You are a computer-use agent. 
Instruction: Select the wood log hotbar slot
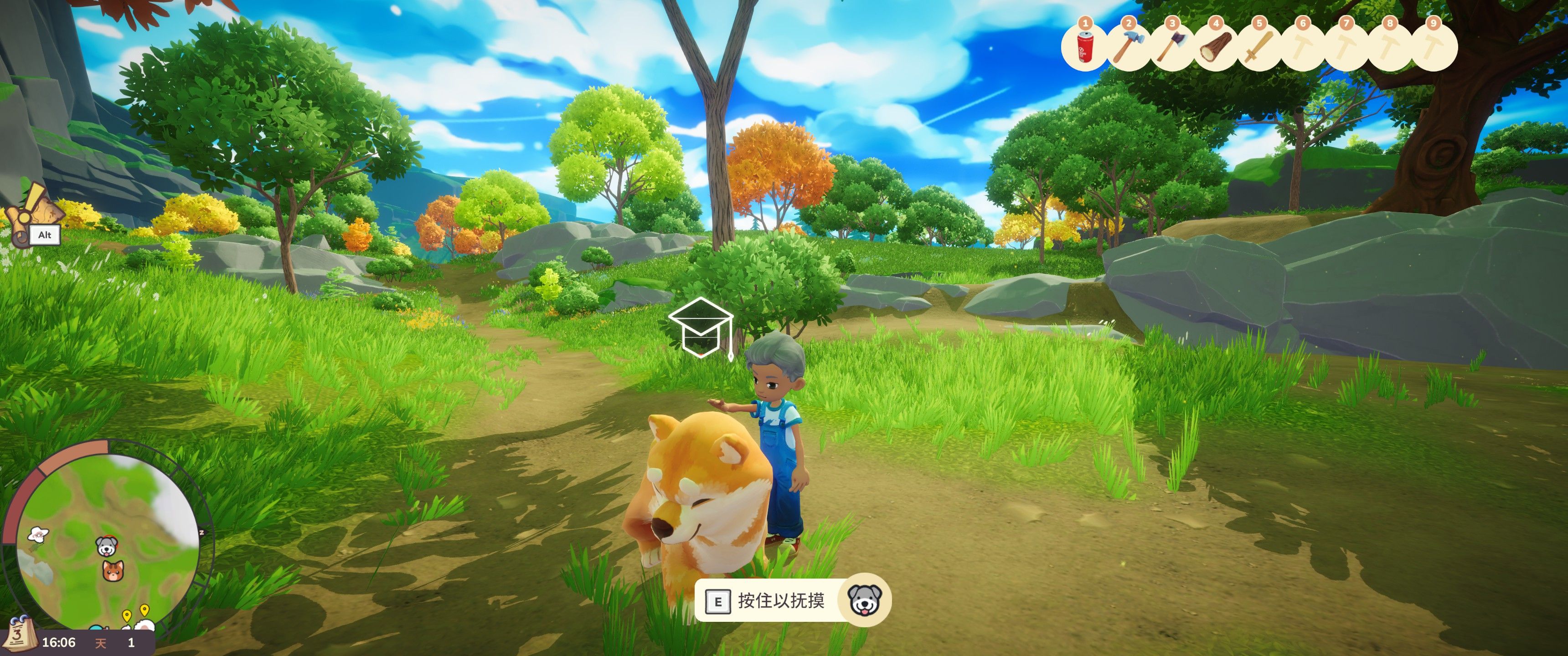click(1216, 47)
